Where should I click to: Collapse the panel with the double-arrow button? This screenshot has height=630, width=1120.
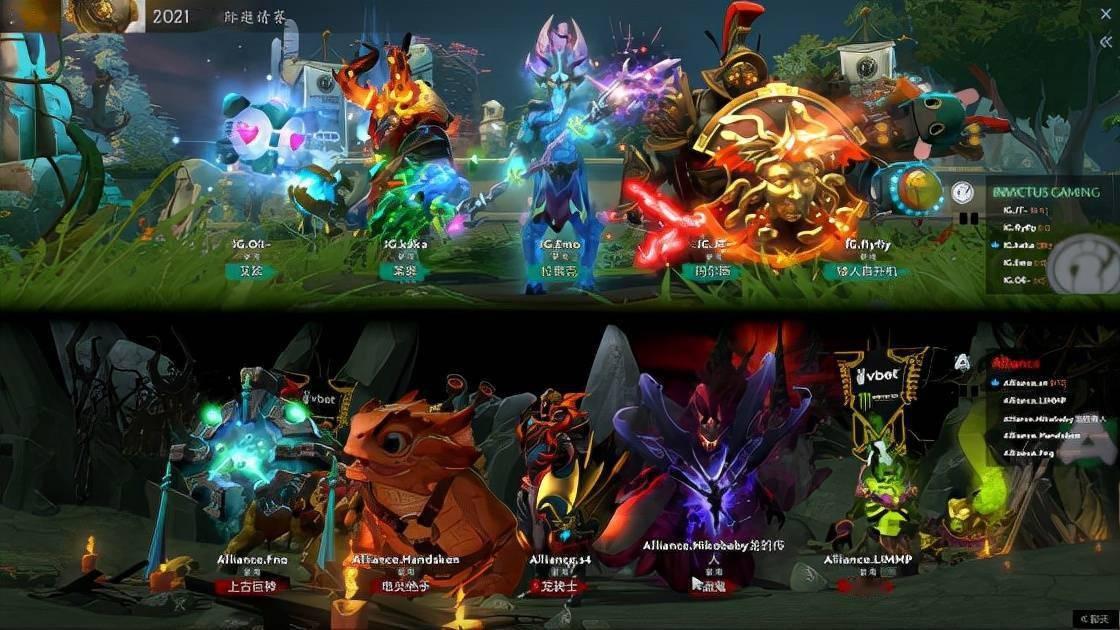[x=1104, y=41]
